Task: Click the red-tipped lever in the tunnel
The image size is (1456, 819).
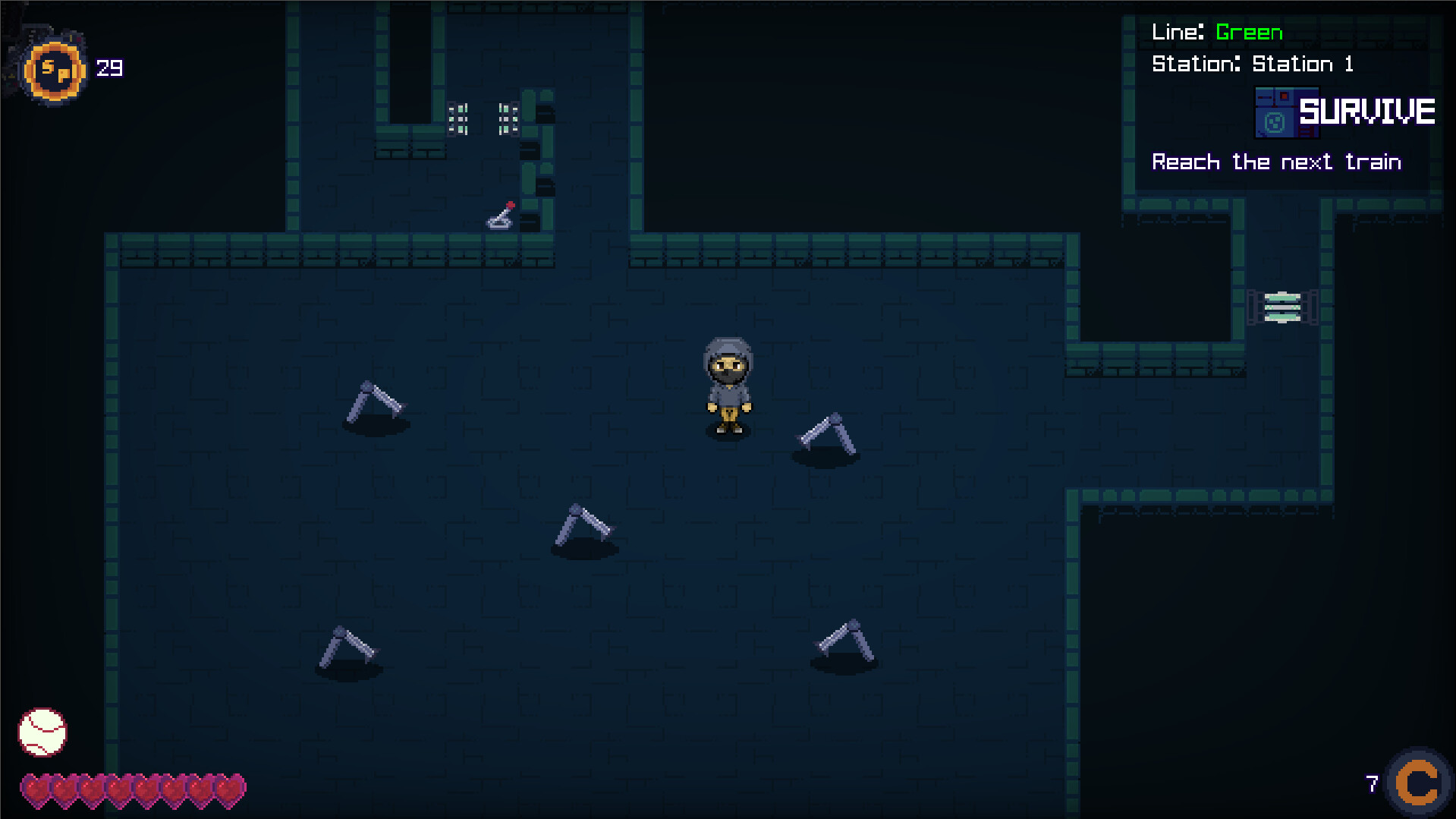Action: [501, 215]
